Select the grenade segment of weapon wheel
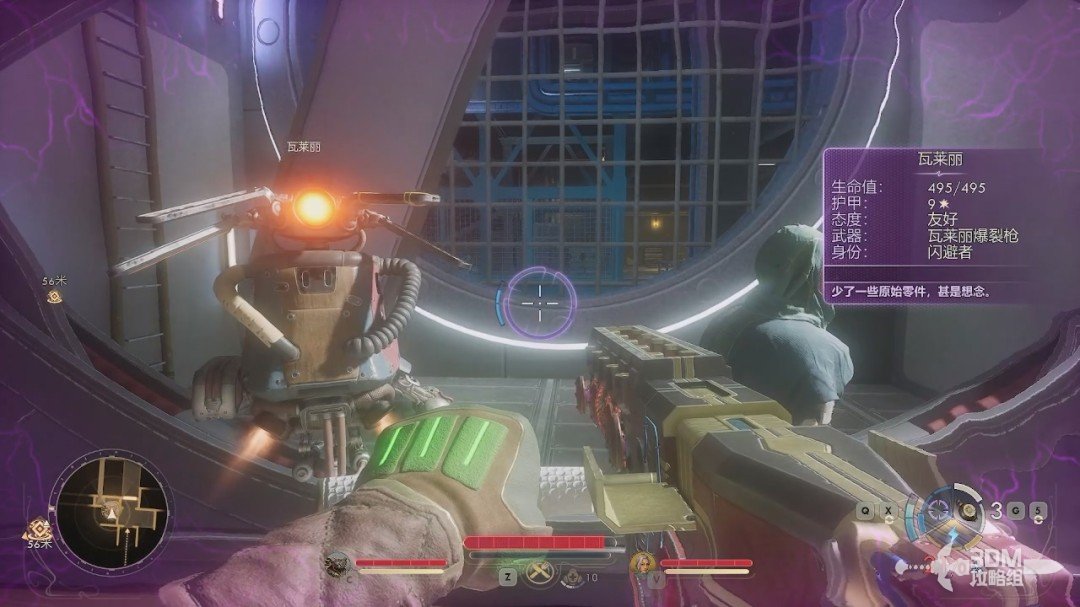1080x607 pixels. tap(966, 510)
